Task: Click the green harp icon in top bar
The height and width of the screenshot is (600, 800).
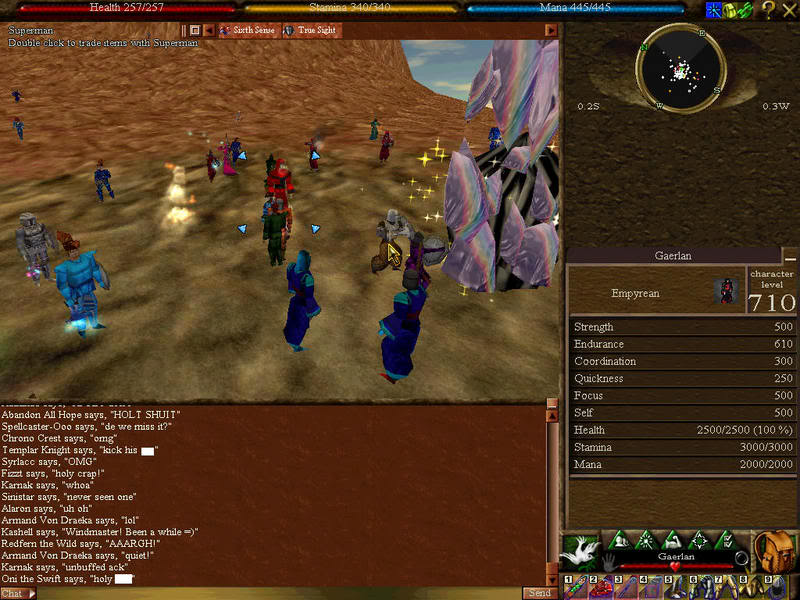Action: click(747, 10)
